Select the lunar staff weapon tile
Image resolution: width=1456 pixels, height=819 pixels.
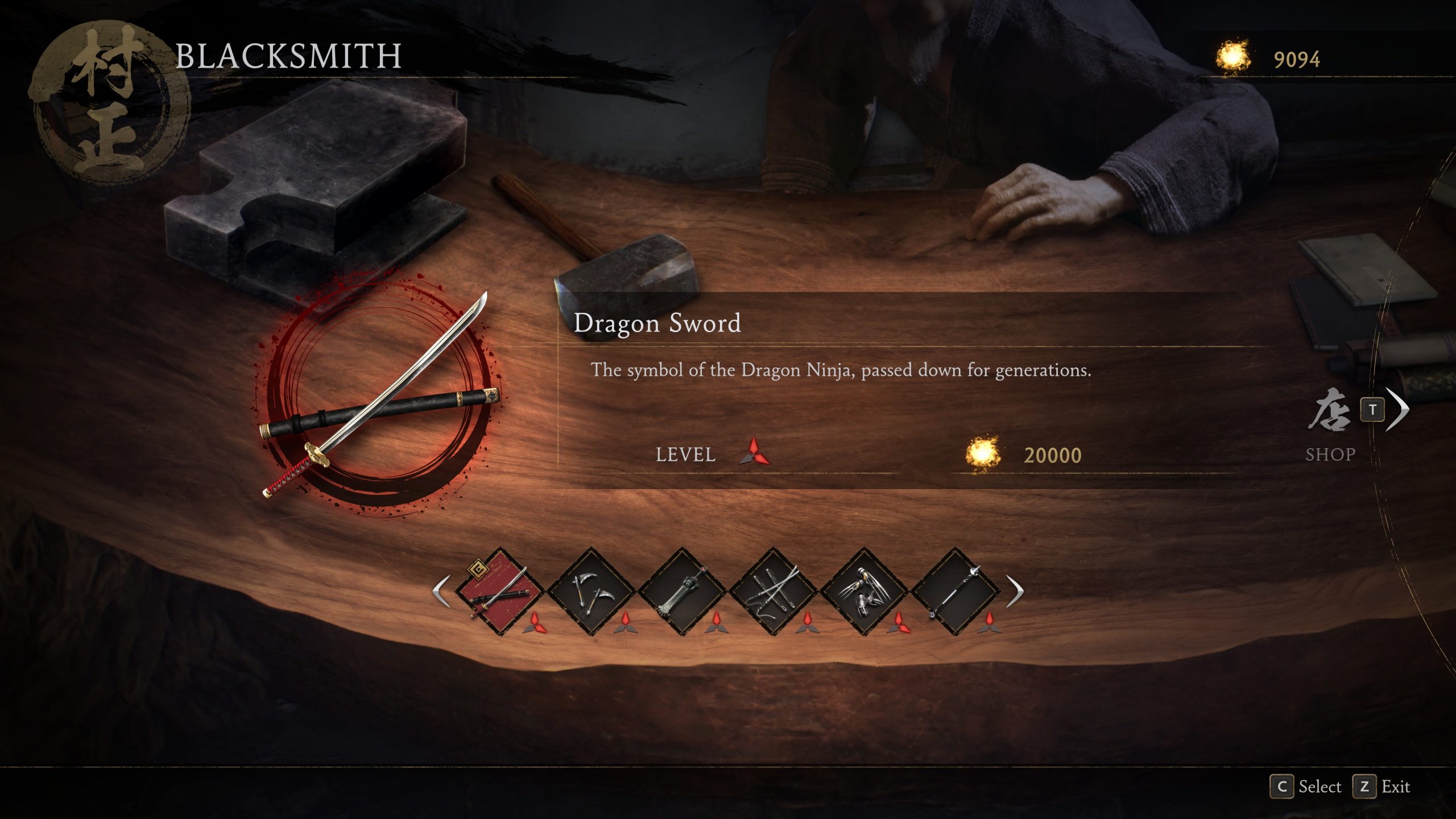coord(955,591)
